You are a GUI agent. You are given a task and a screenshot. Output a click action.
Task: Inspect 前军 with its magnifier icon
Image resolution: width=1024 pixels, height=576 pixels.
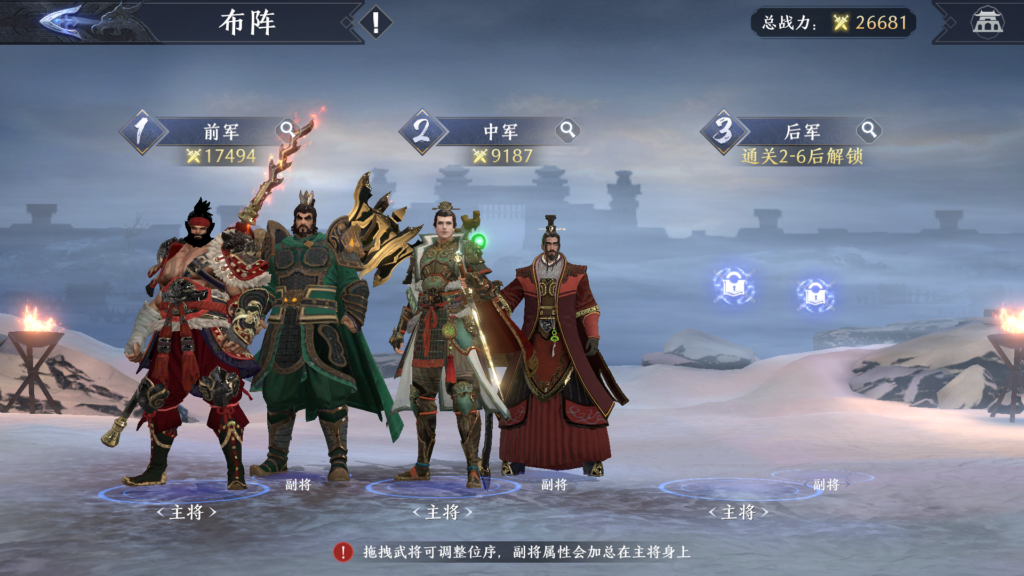pos(287,130)
